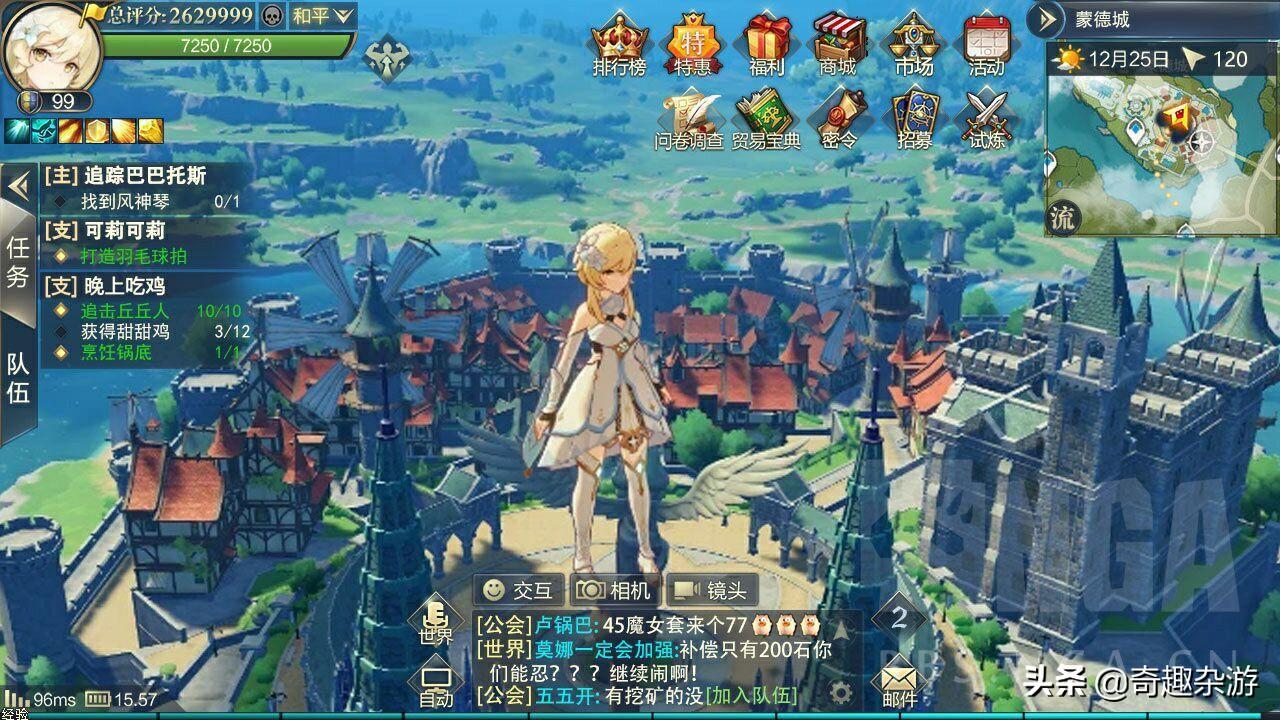
Task: Open the 和平 mode dropdown
Action: point(323,15)
